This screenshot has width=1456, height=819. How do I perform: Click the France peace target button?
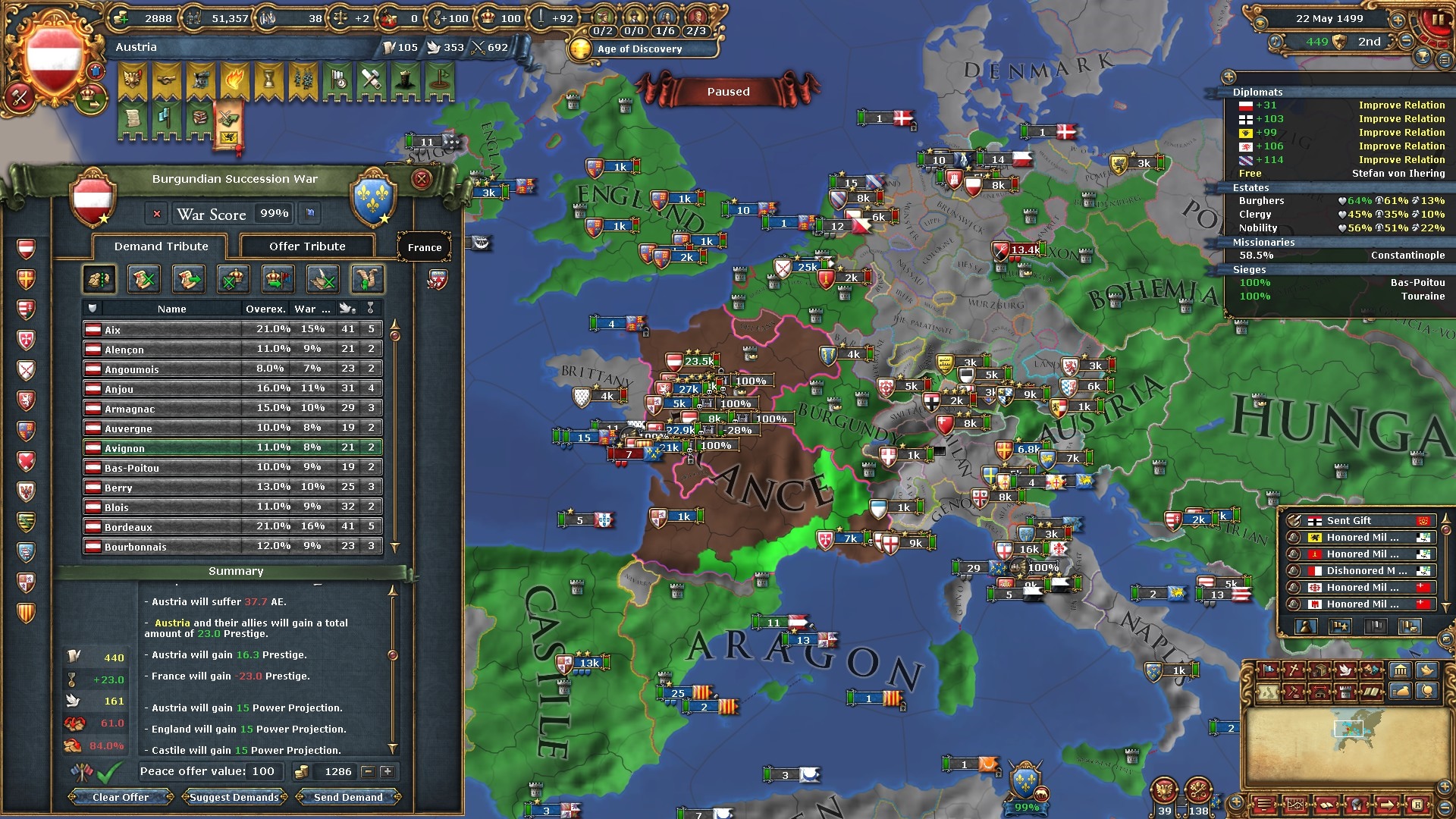(425, 247)
